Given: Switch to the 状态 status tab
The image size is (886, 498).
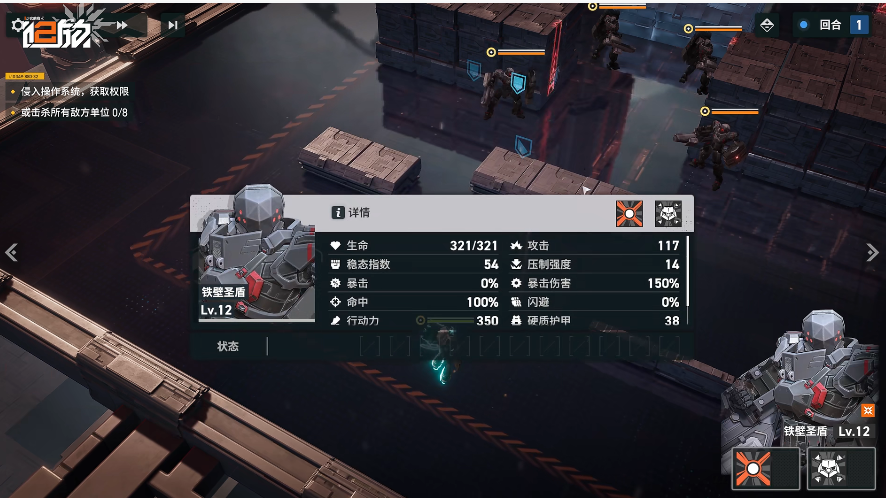Looking at the screenshot, I should point(228,346).
